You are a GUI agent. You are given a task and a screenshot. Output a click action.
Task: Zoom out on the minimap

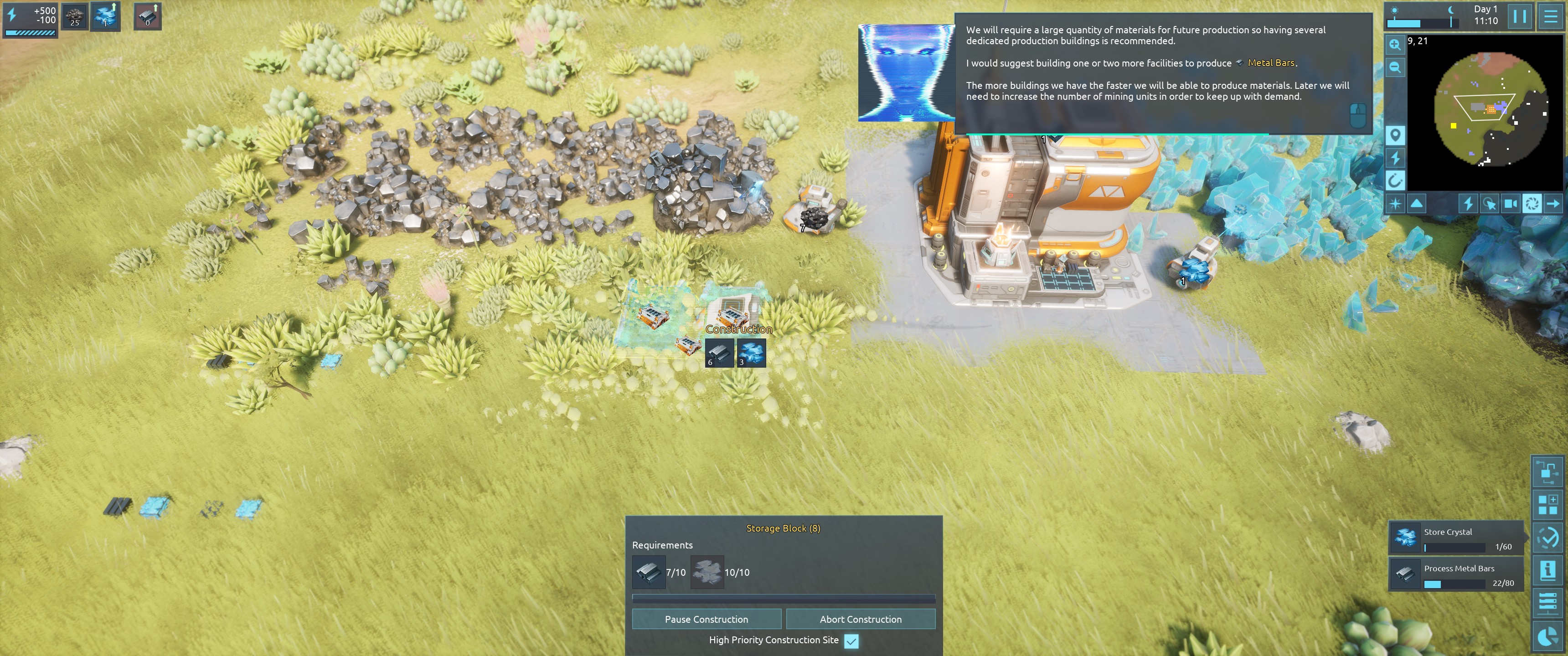pos(1394,67)
